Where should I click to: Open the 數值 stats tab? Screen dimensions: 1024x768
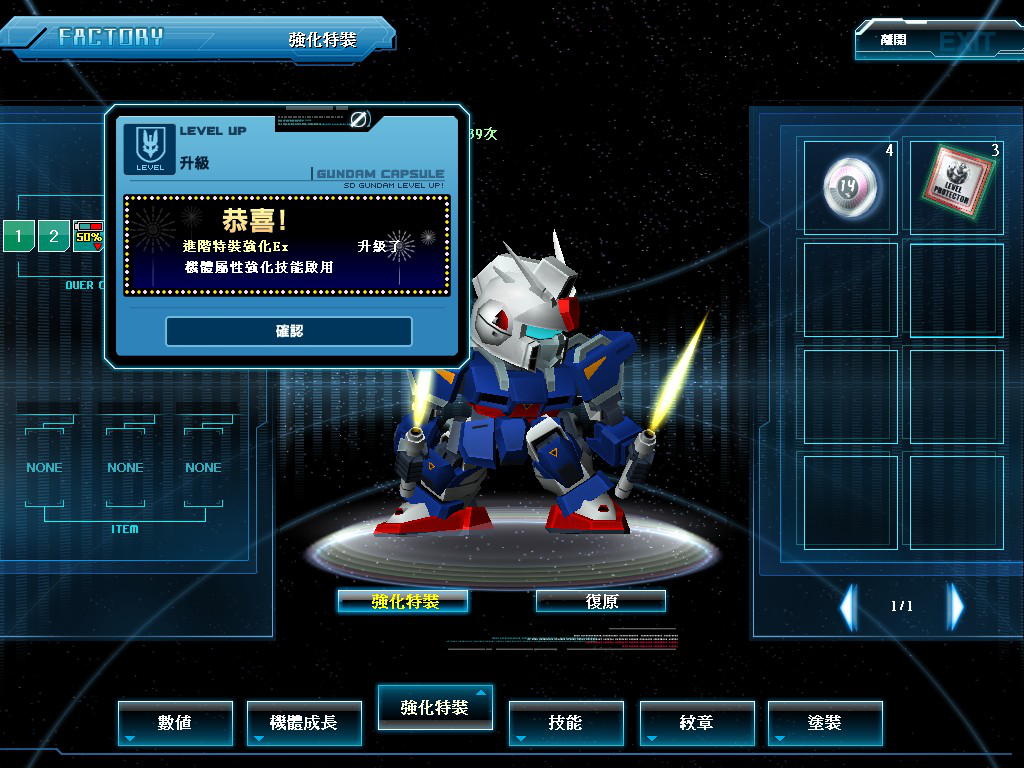[x=175, y=722]
